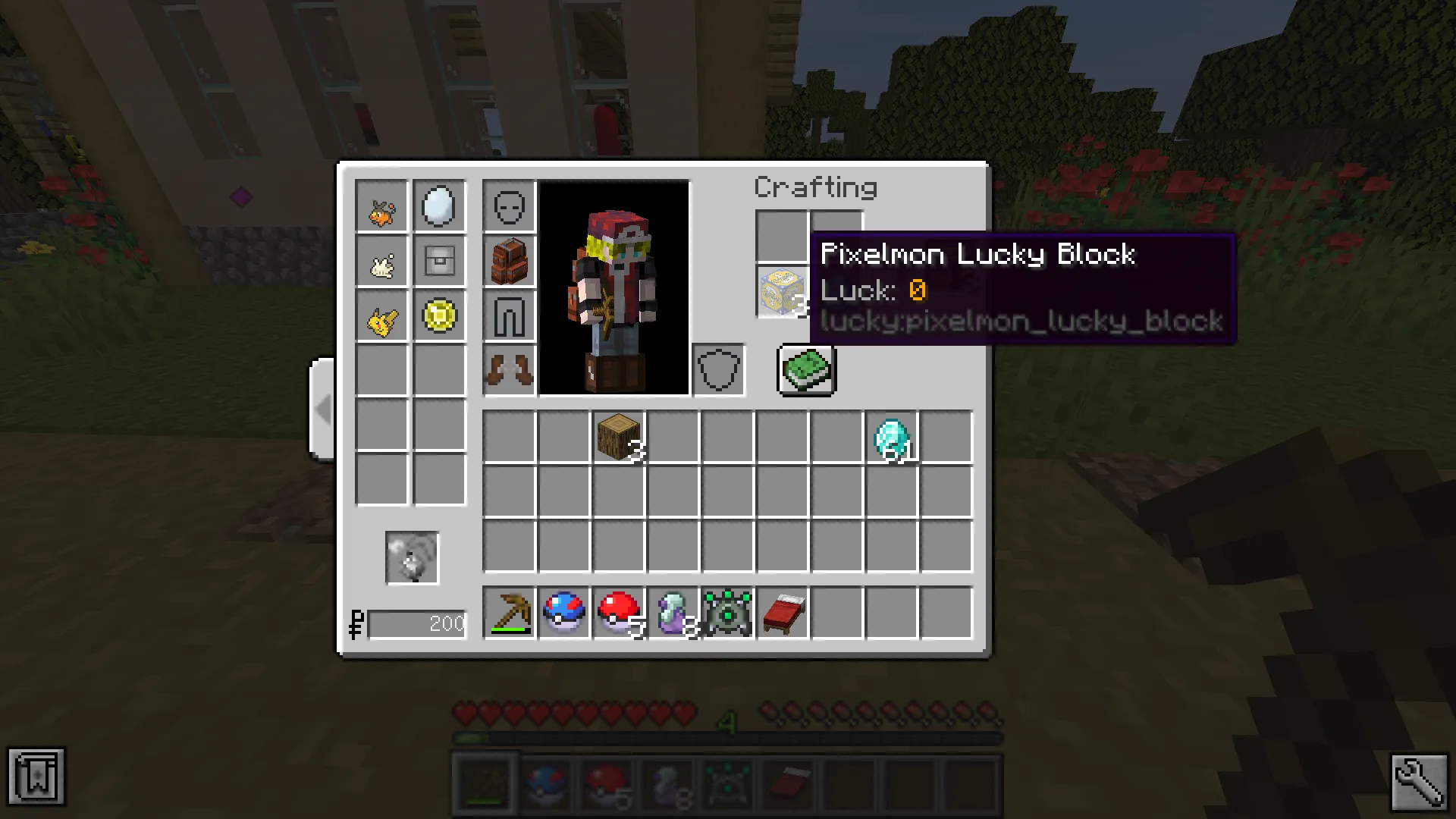Image resolution: width=1456 pixels, height=819 pixels.
Task: Click the leather boots in the armor slot
Action: [509, 370]
